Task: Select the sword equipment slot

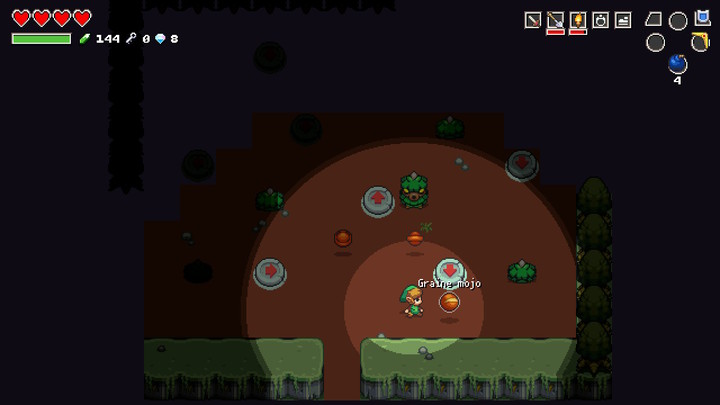Action: 533,20
